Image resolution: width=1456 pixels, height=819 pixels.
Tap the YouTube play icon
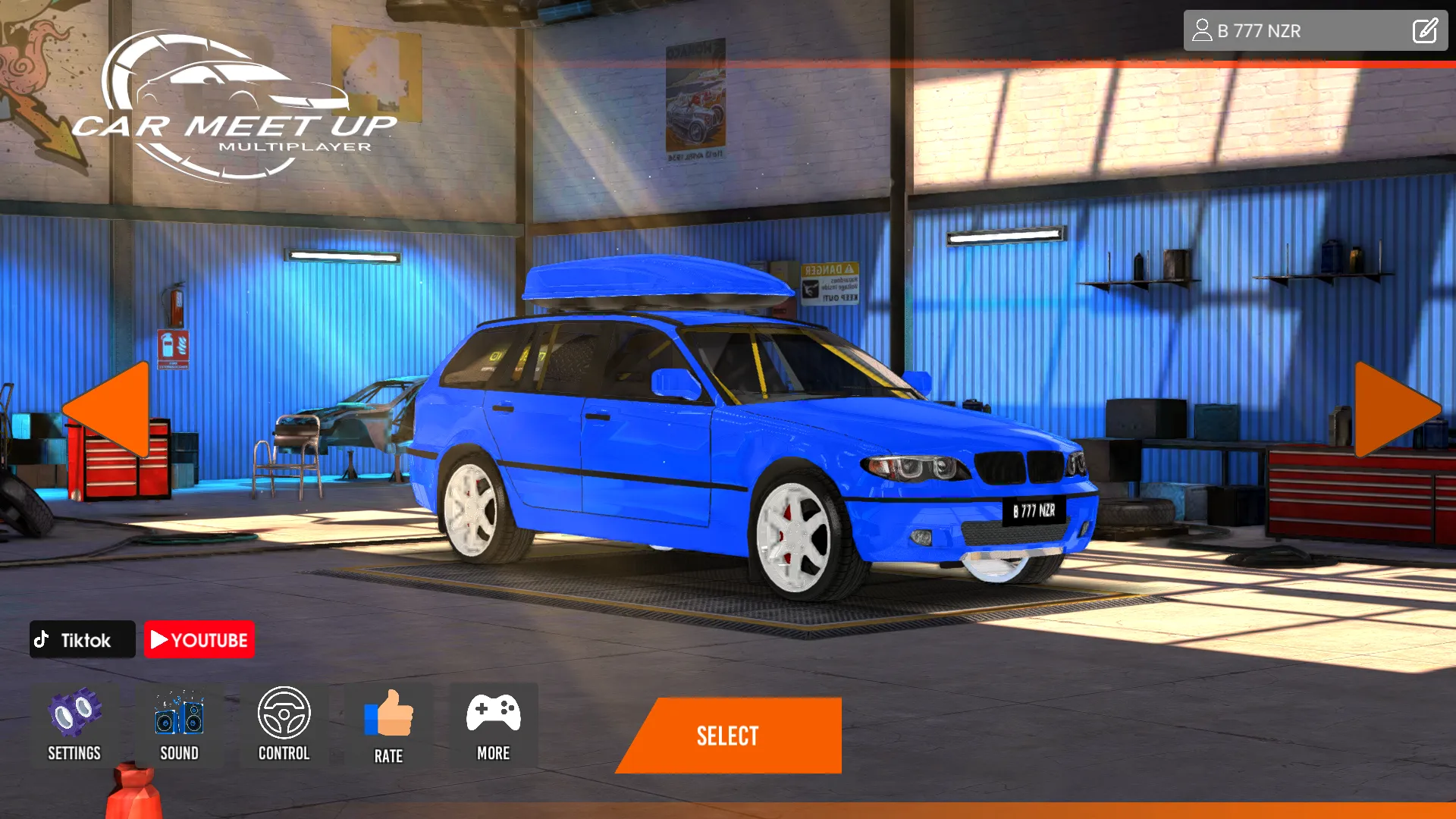coord(160,639)
